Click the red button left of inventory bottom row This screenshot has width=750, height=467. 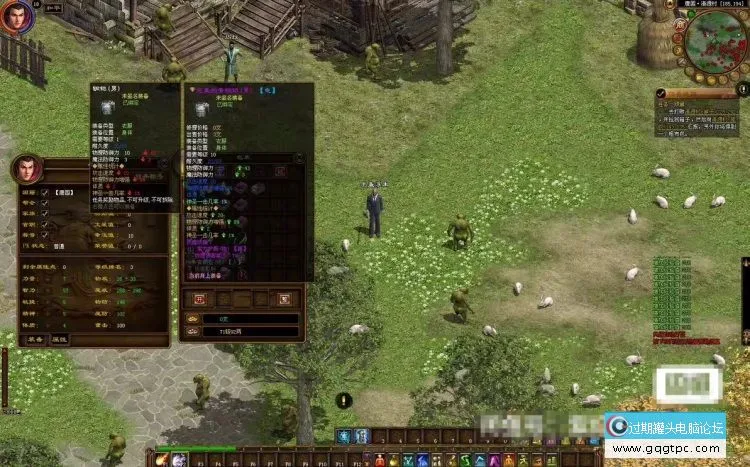coord(199,298)
